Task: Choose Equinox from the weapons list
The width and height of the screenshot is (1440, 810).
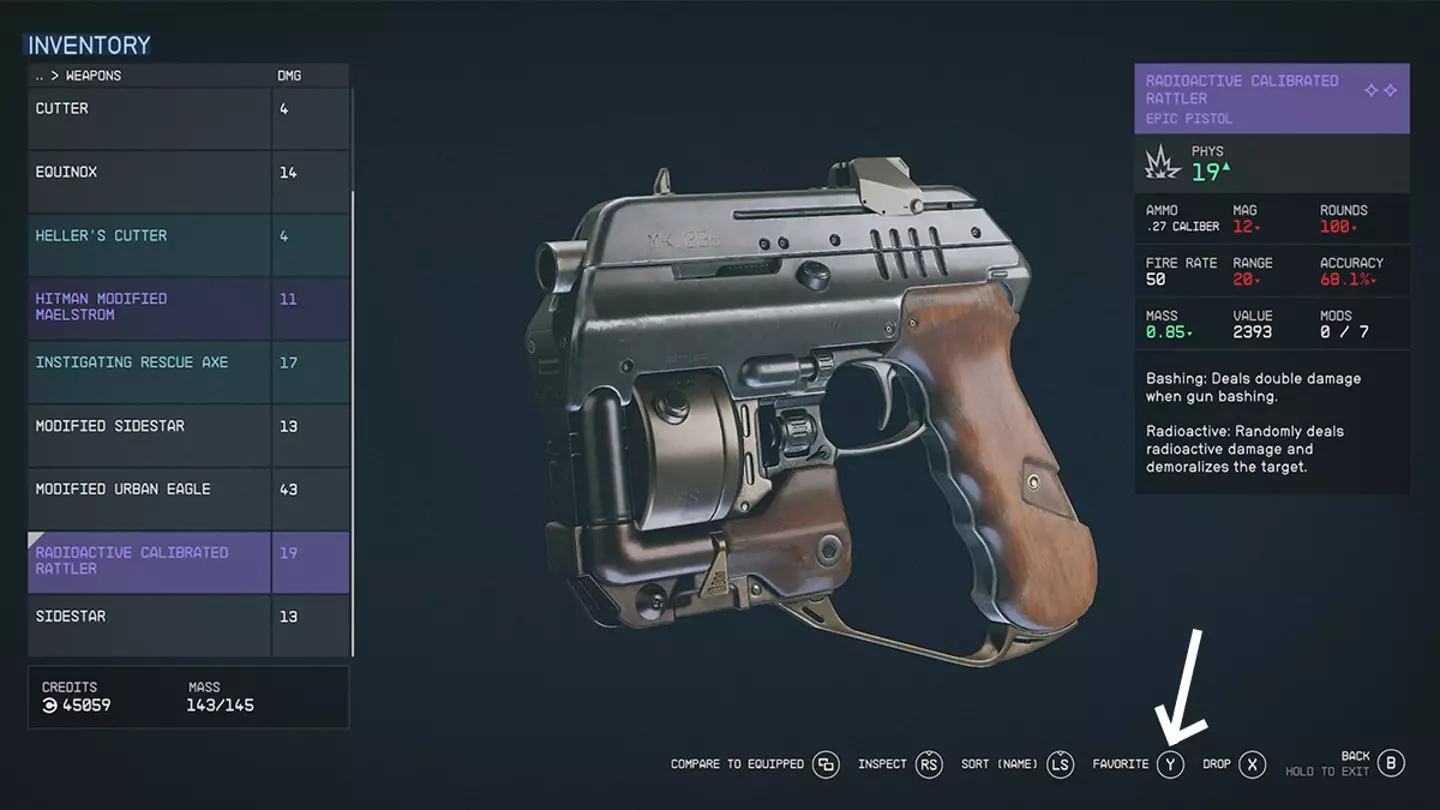Action: [x=150, y=181]
